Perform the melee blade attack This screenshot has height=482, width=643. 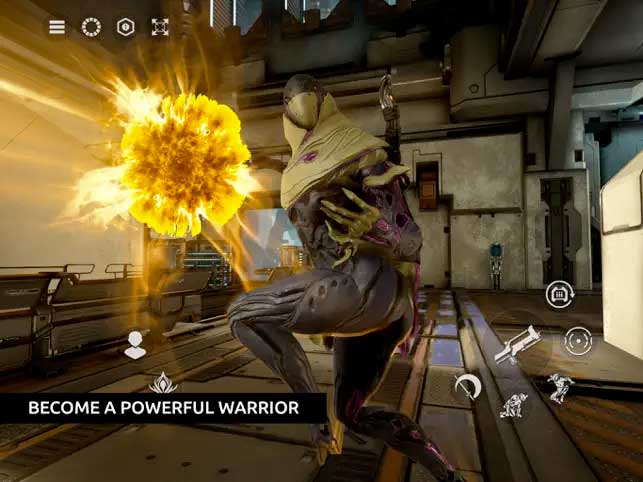coord(467,386)
